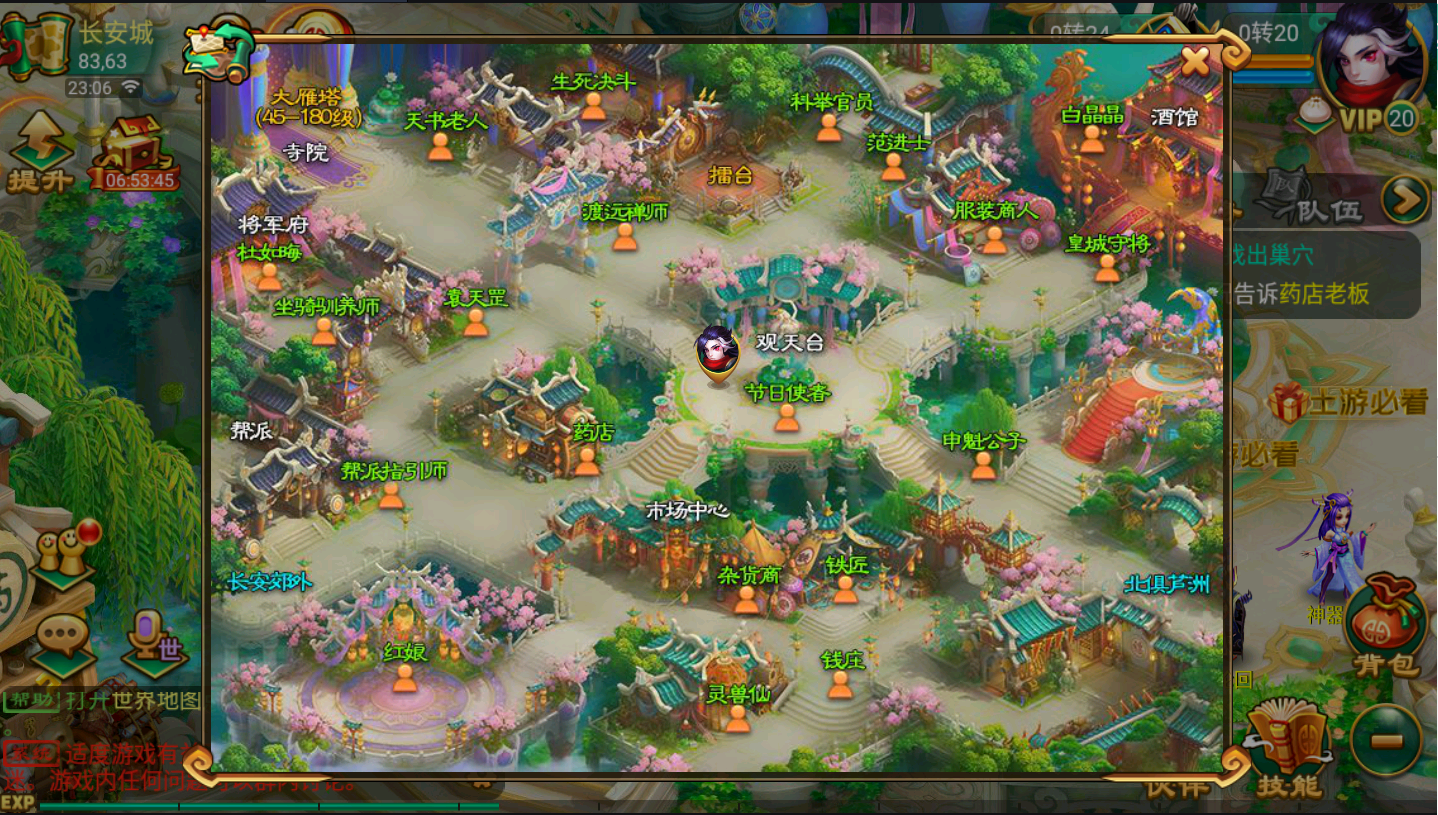1438x815 pixels.
Task: Go to 节日使者 NPC marker
Action: click(x=787, y=417)
